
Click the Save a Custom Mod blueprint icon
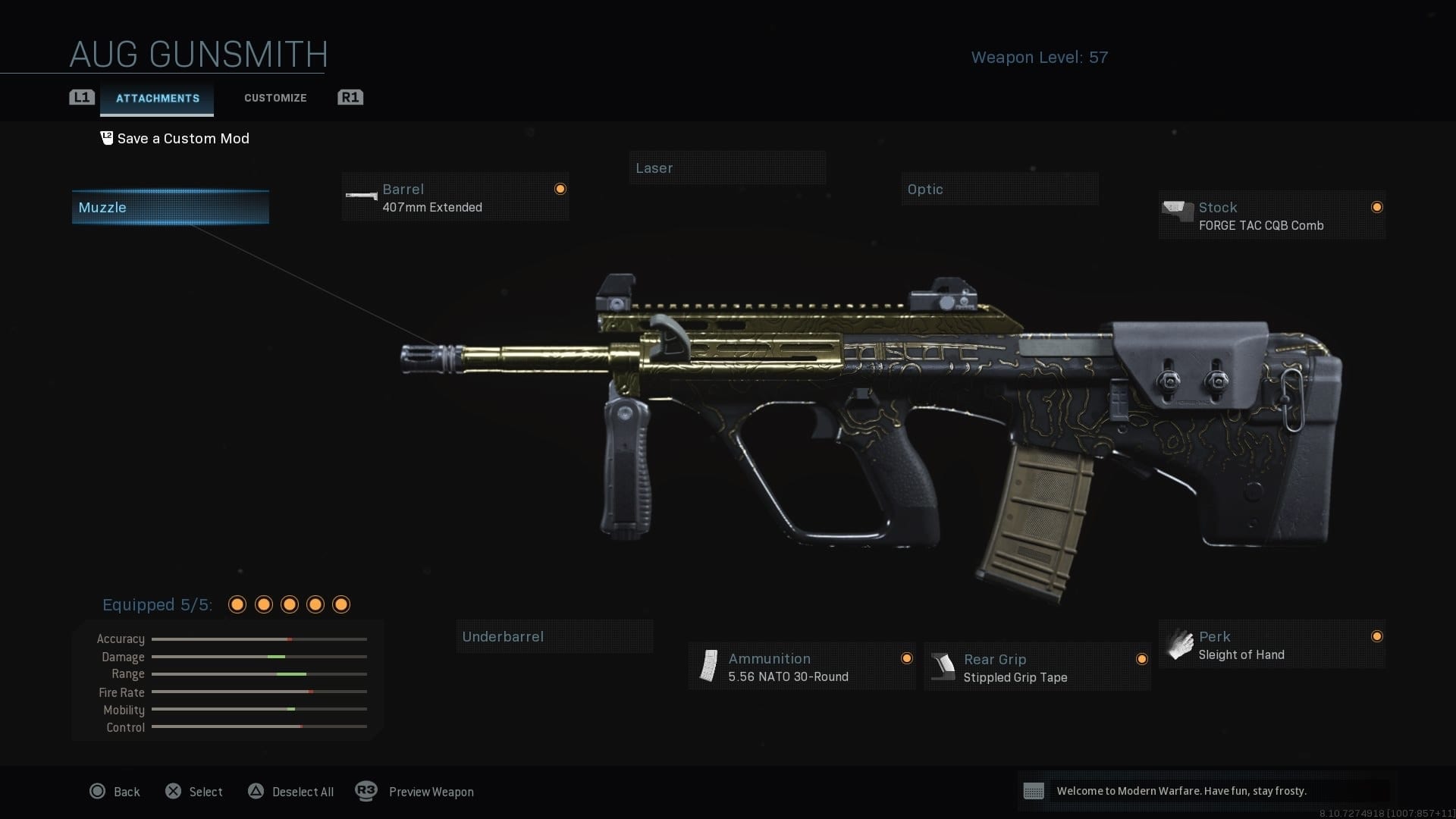(x=107, y=137)
